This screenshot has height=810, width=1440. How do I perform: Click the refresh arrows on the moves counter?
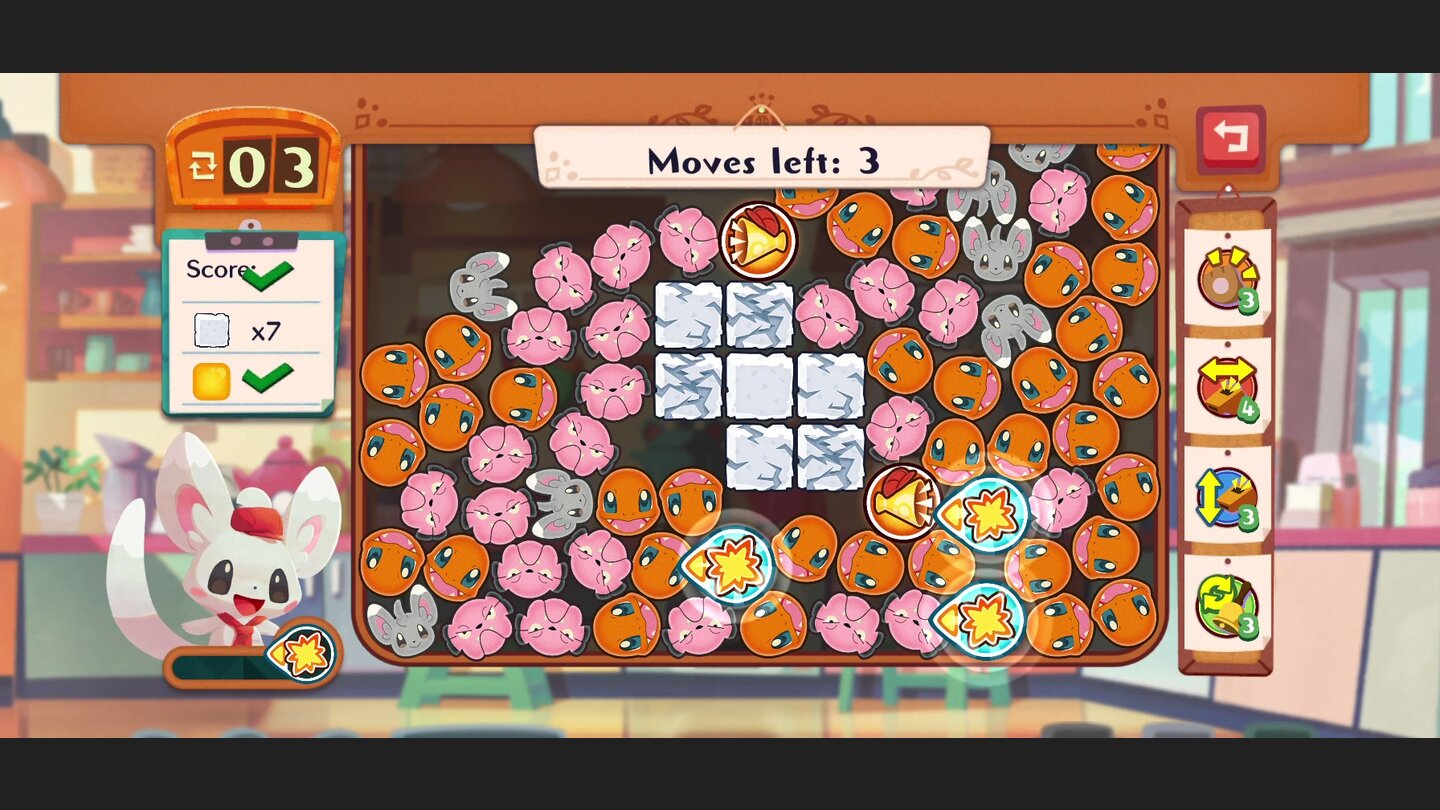(x=202, y=165)
